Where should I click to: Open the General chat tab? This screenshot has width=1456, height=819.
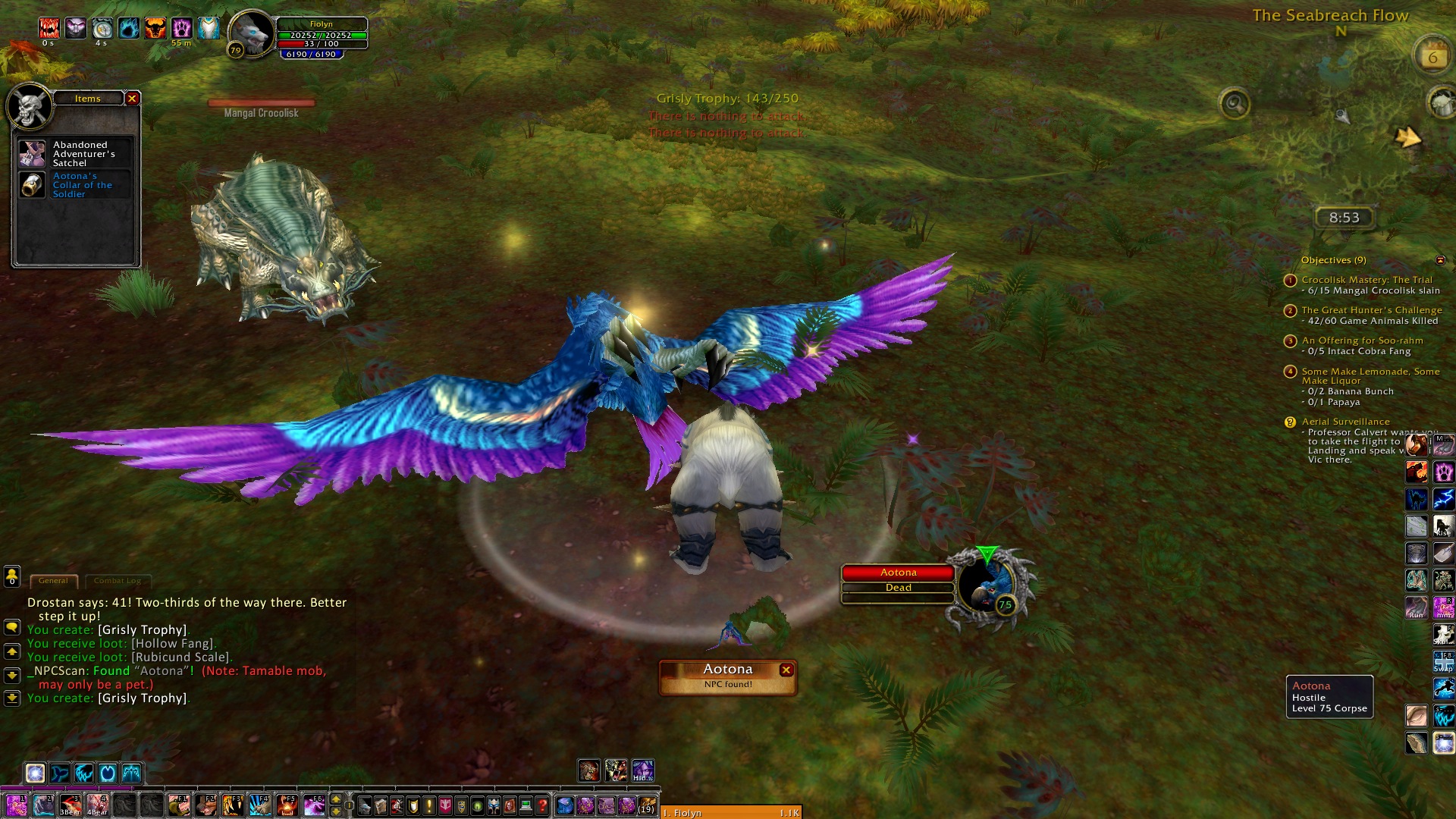coord(53,581)
